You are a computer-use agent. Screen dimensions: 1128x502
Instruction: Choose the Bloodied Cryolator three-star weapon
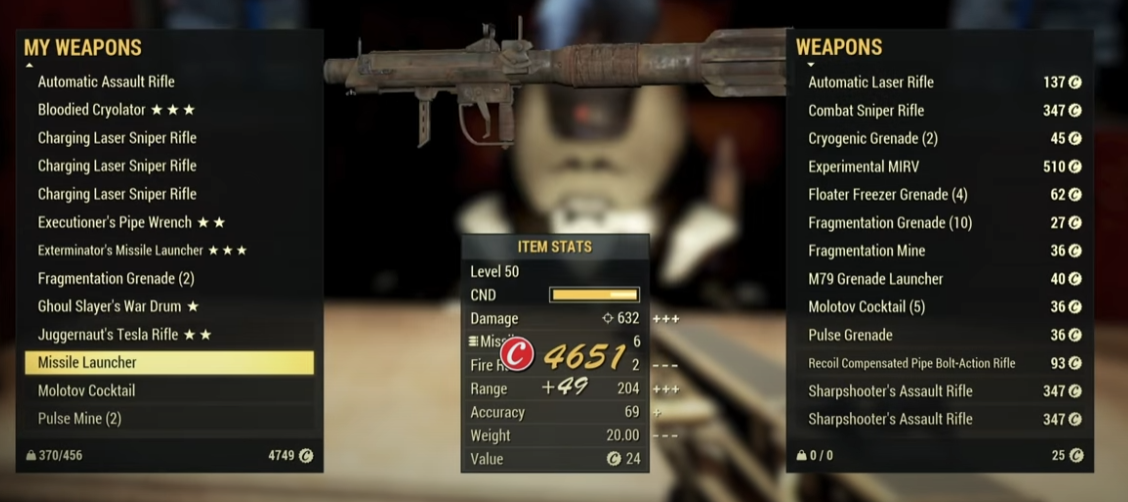[x=116, y=110]
